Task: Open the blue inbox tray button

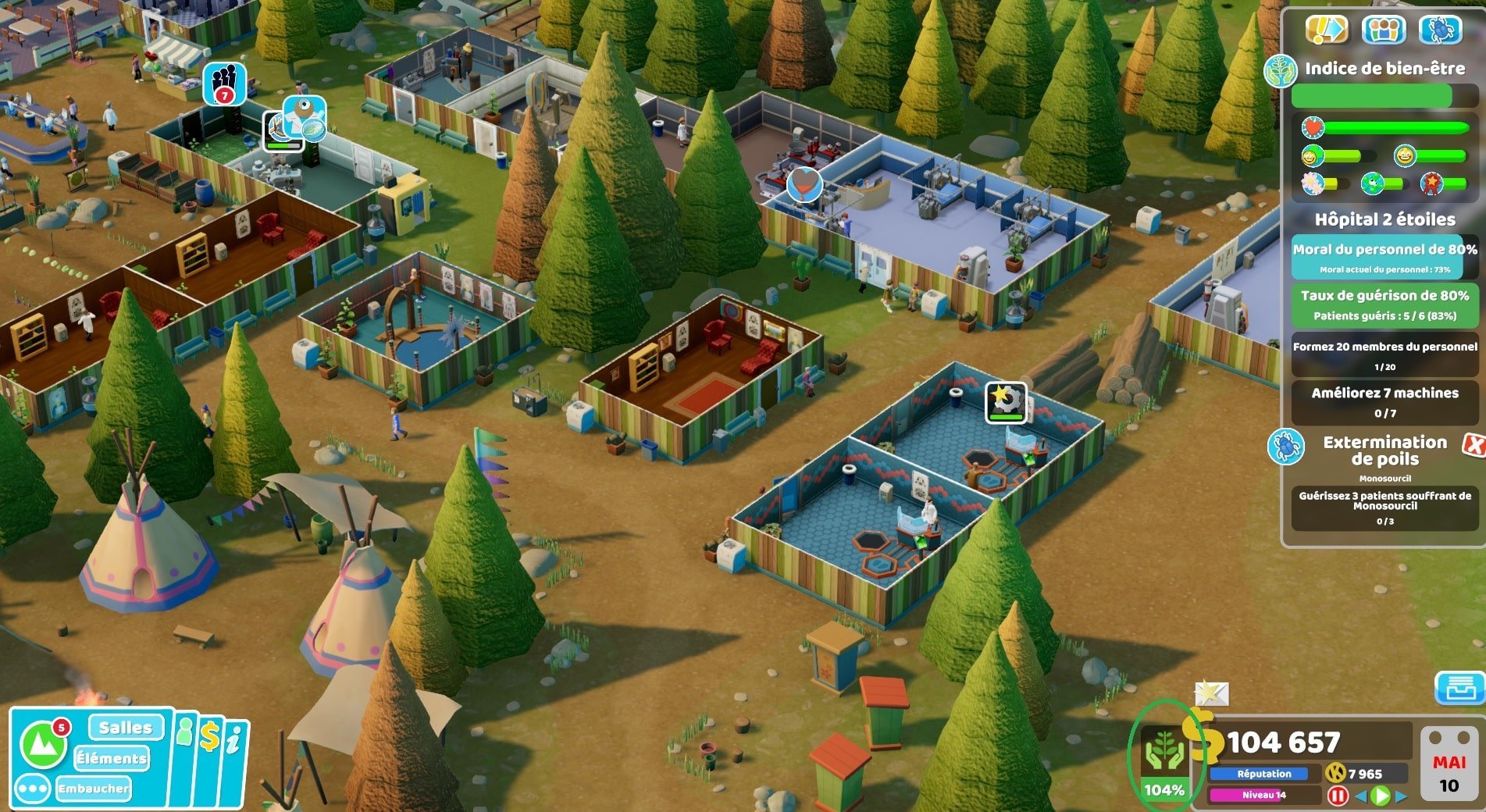Action: pyautogui.click(x=1459, y=688)
